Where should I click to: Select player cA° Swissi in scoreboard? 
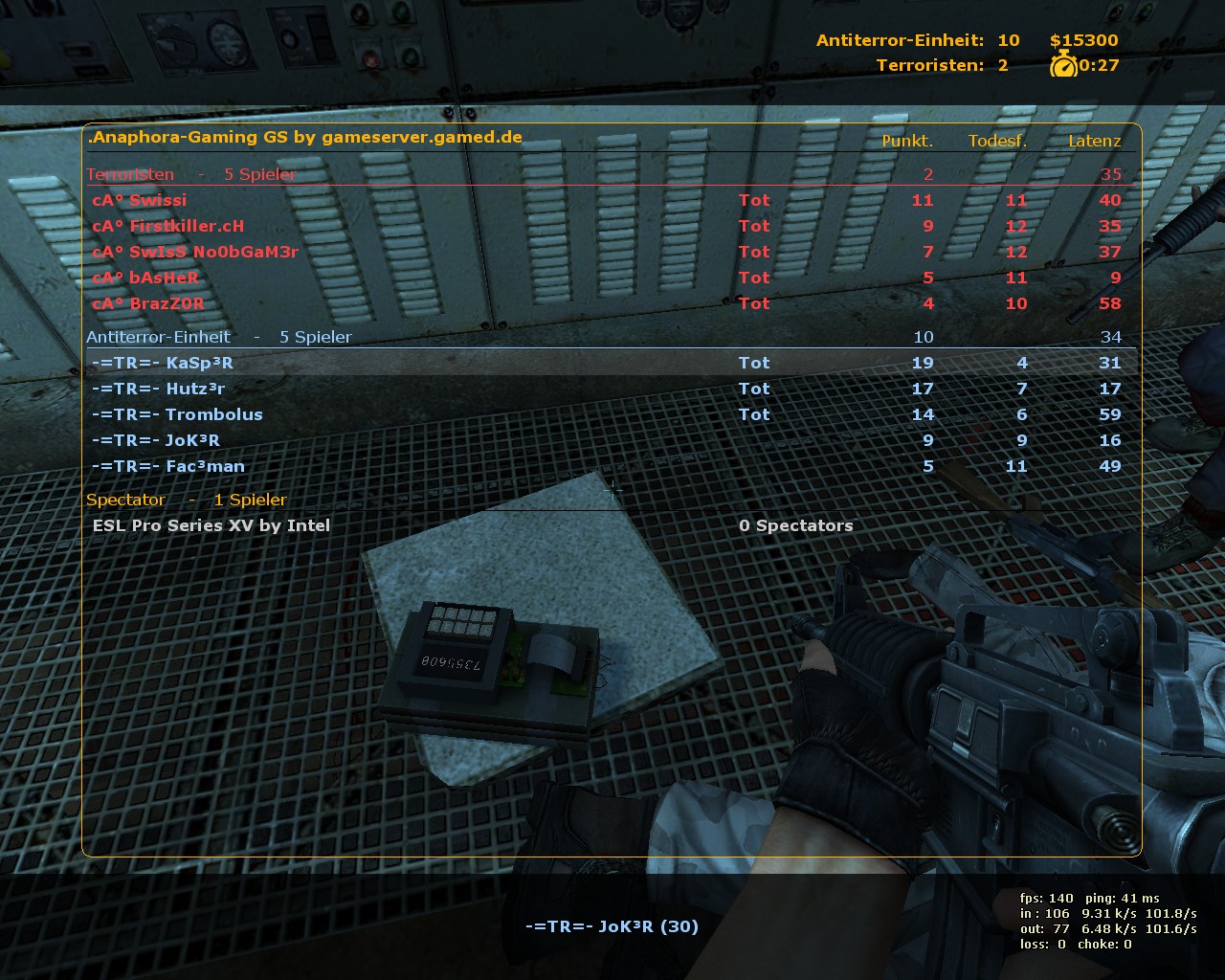(x=140, y=200)
